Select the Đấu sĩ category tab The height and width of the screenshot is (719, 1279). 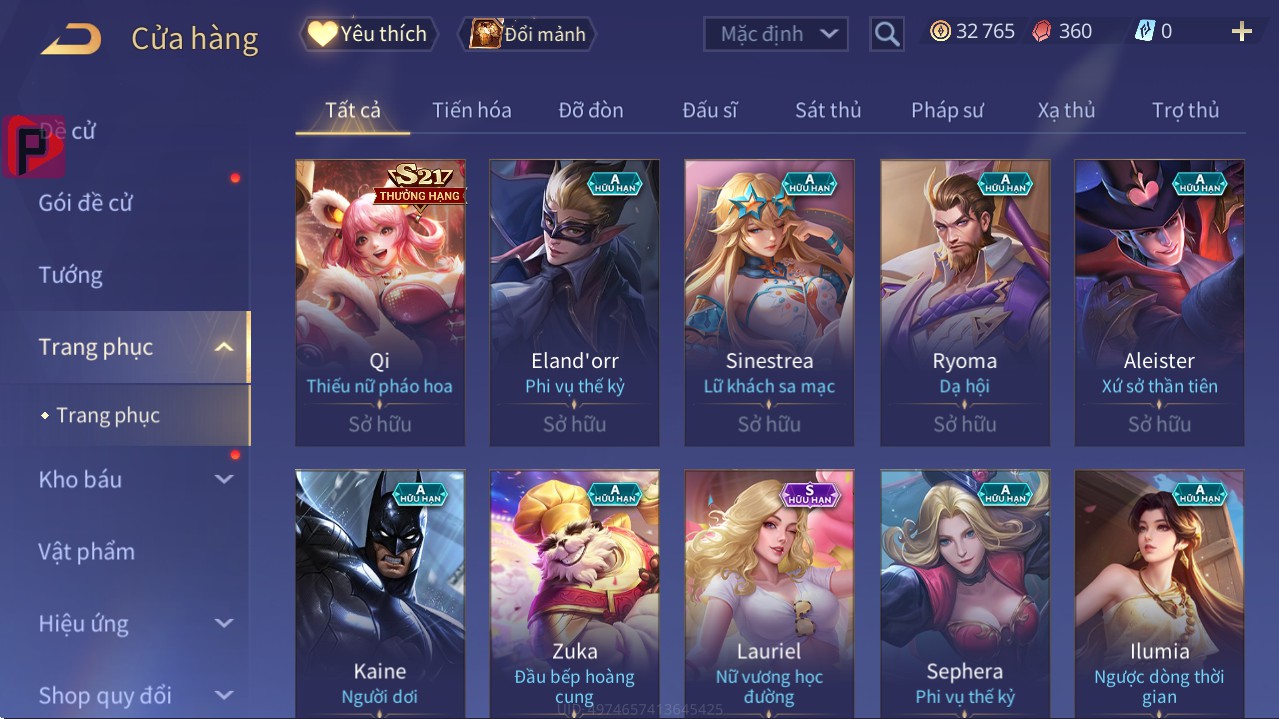[709, 110]
